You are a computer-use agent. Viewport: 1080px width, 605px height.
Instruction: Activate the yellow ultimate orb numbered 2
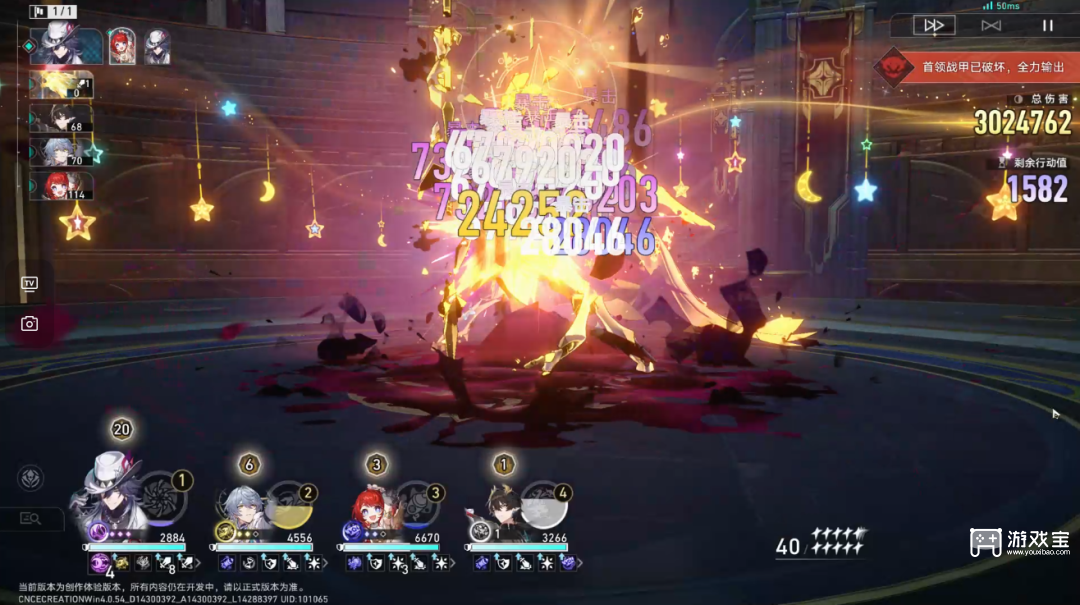pyautogui.click(x=288, y=507)
